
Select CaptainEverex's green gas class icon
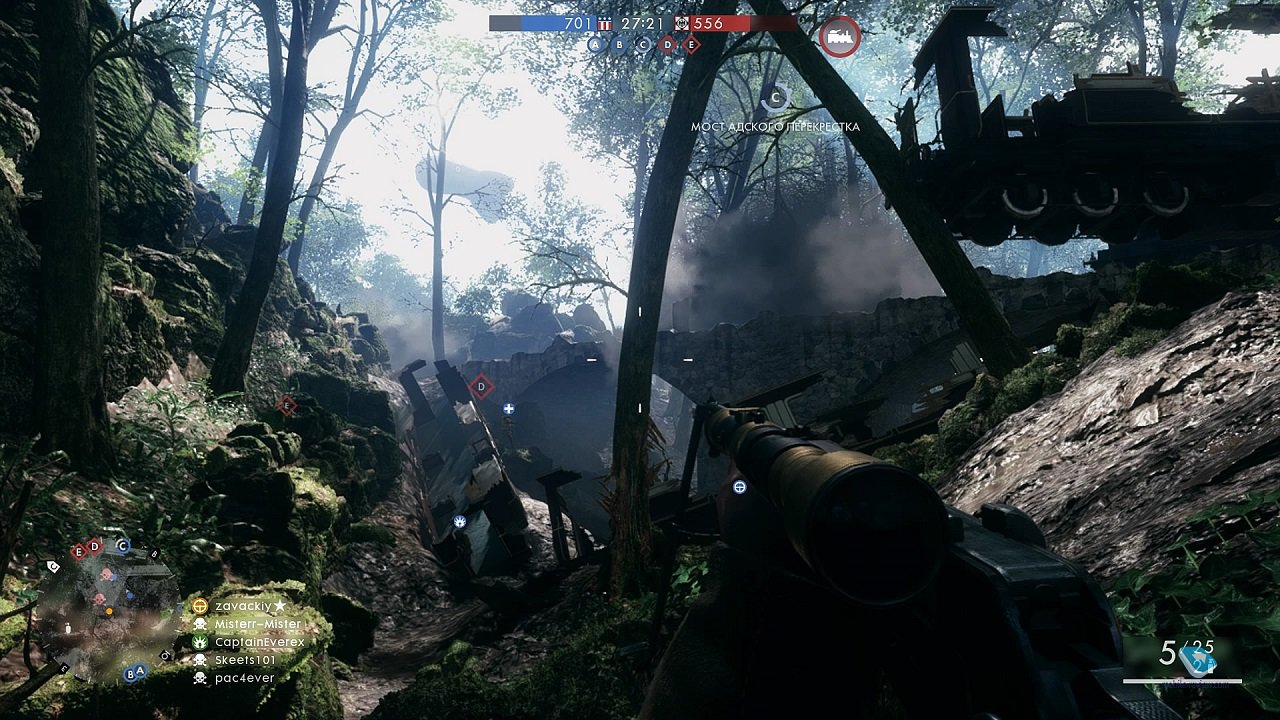(200, 642)
